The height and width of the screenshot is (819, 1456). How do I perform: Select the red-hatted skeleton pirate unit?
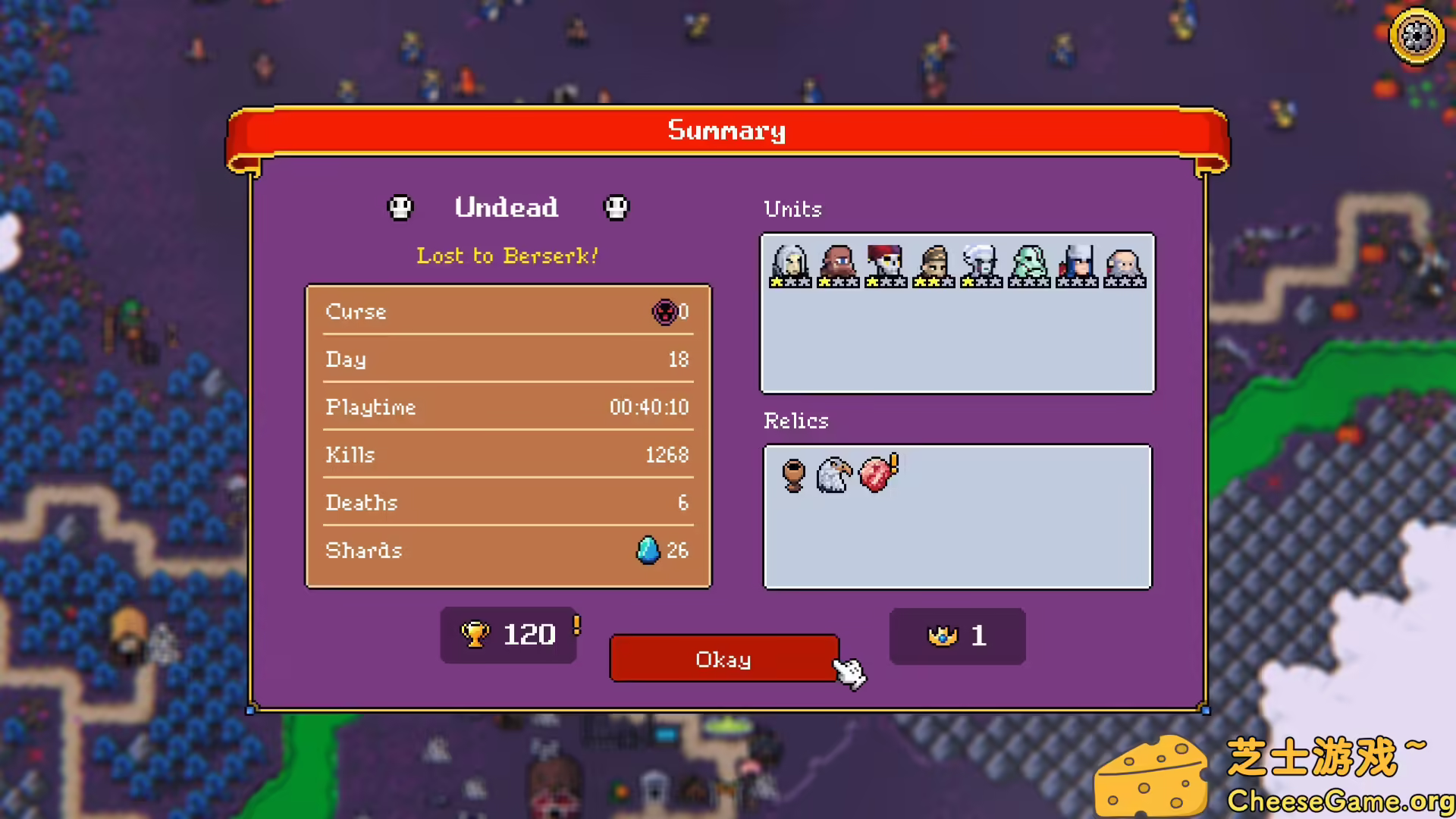[x=885, y=264]
